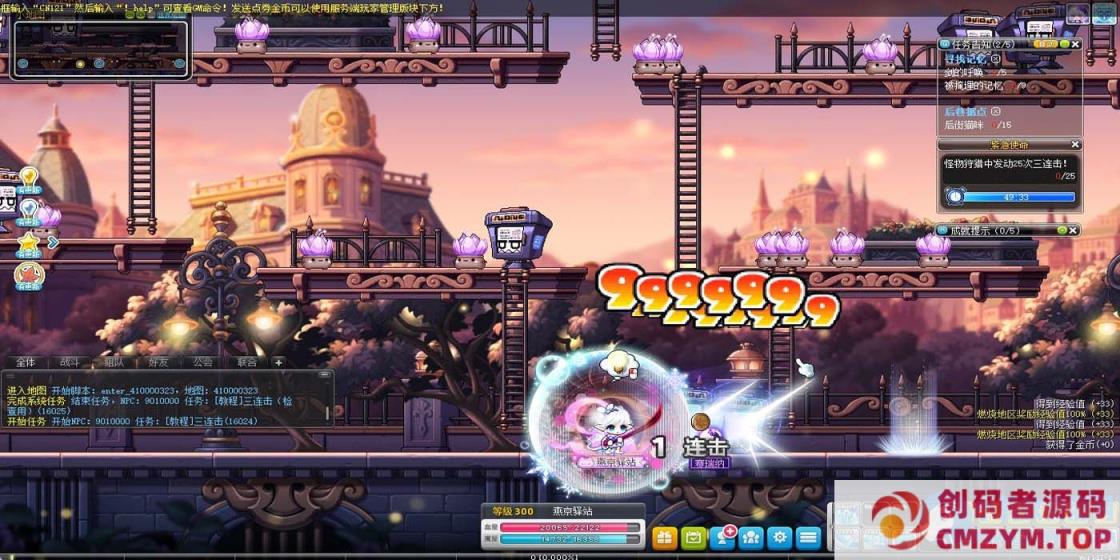The image size is (1120, 560).
Task: Switch to the 战斗 chat tab
Action: point(72,362)
